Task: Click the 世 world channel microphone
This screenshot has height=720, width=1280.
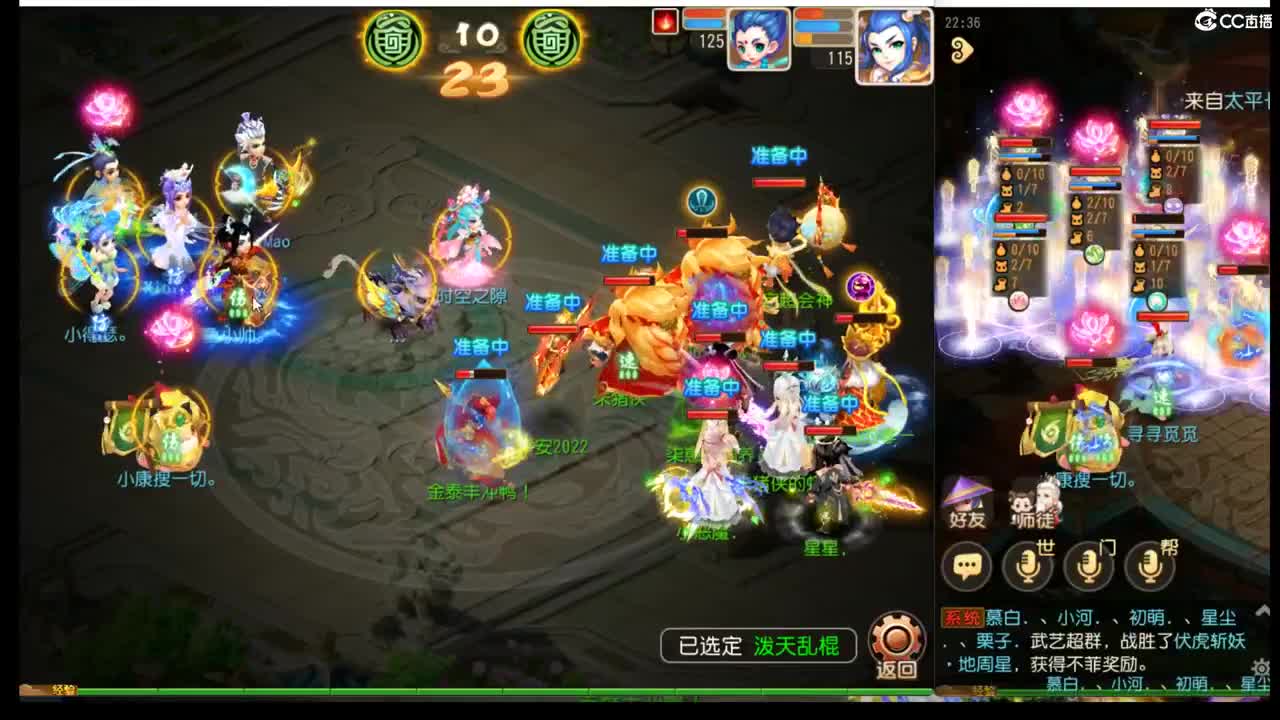Action: (1028, 565)
